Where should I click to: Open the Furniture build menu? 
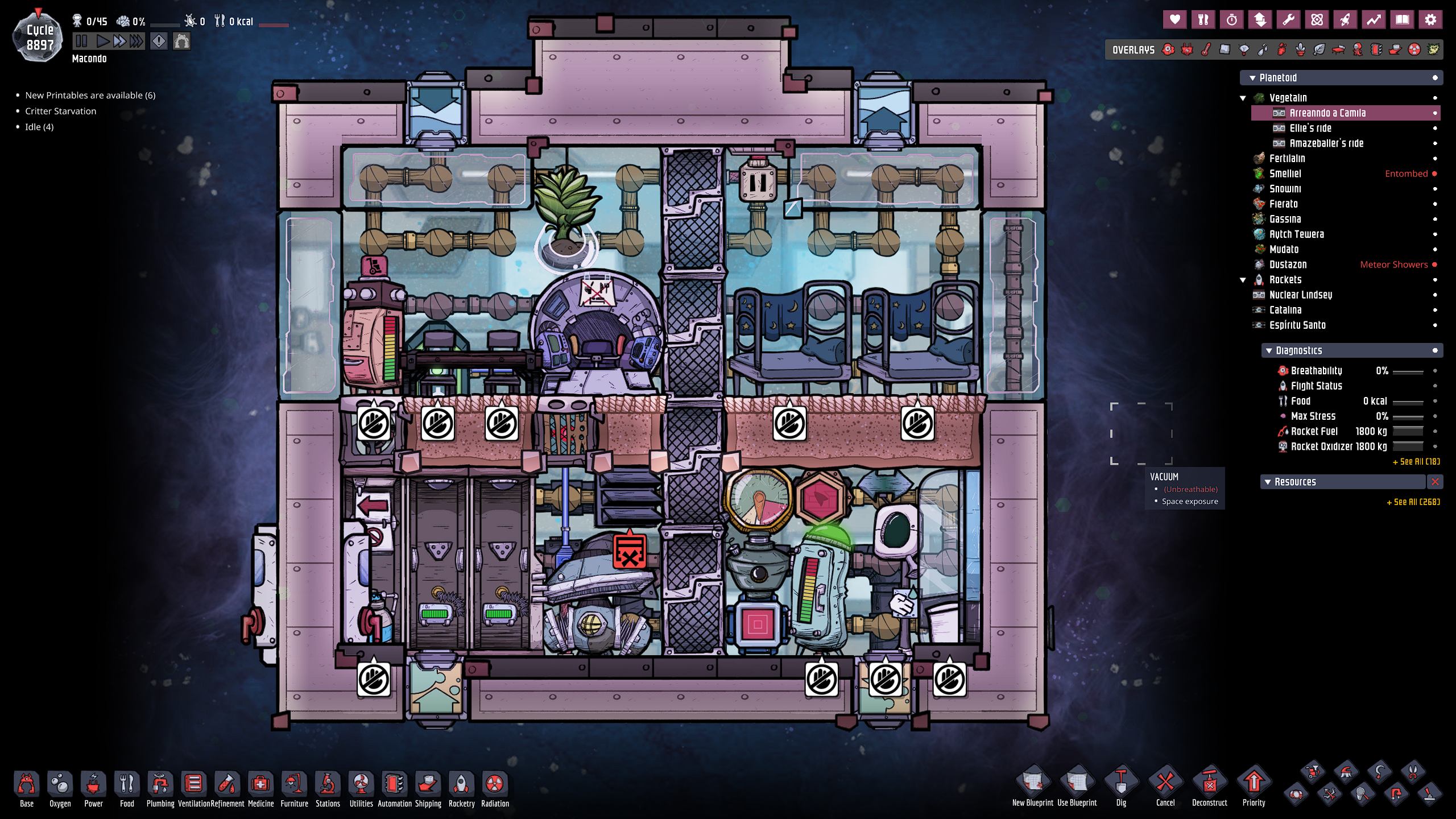tap(294, 788)
